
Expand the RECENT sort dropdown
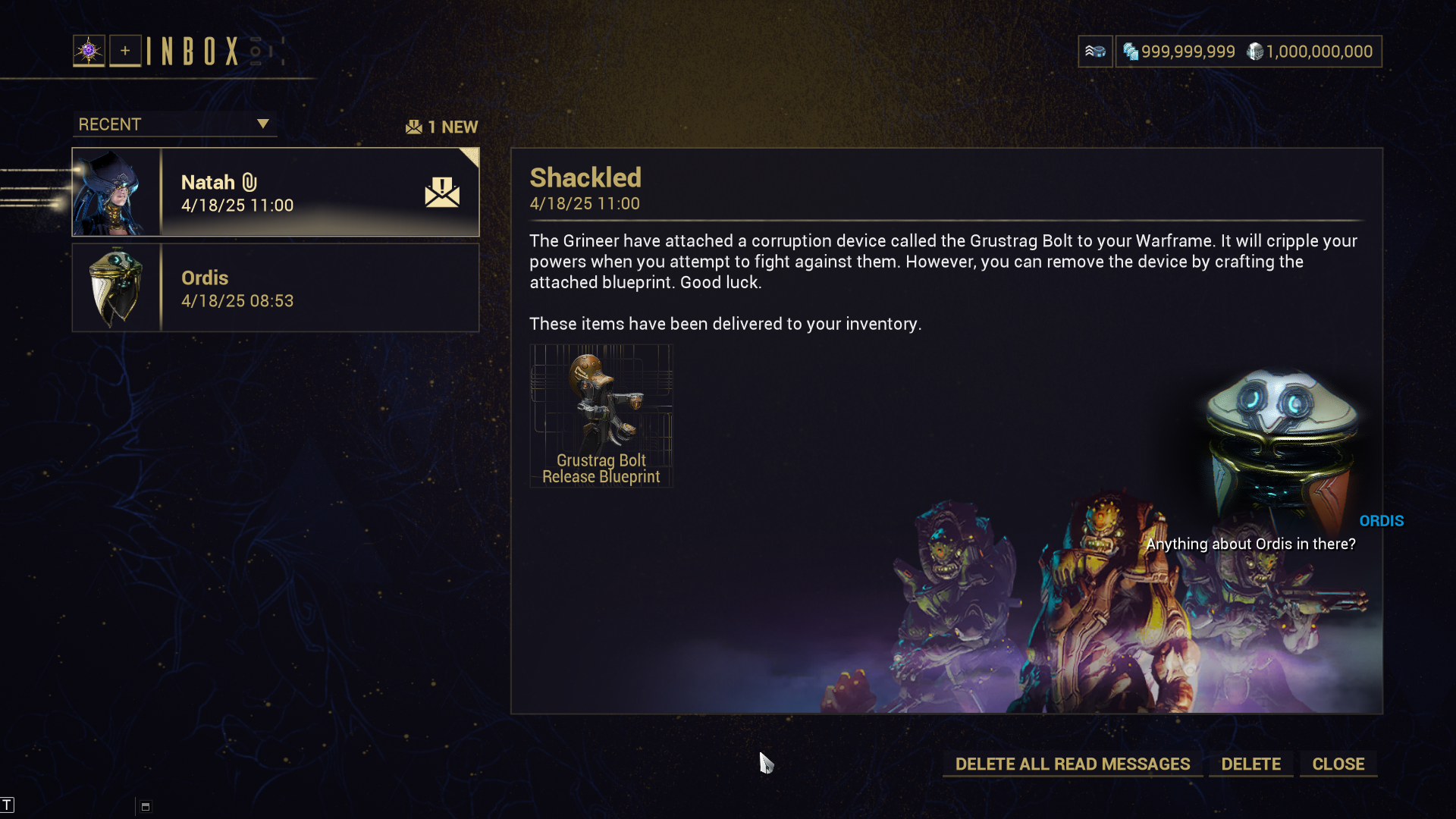pos(174,124)
